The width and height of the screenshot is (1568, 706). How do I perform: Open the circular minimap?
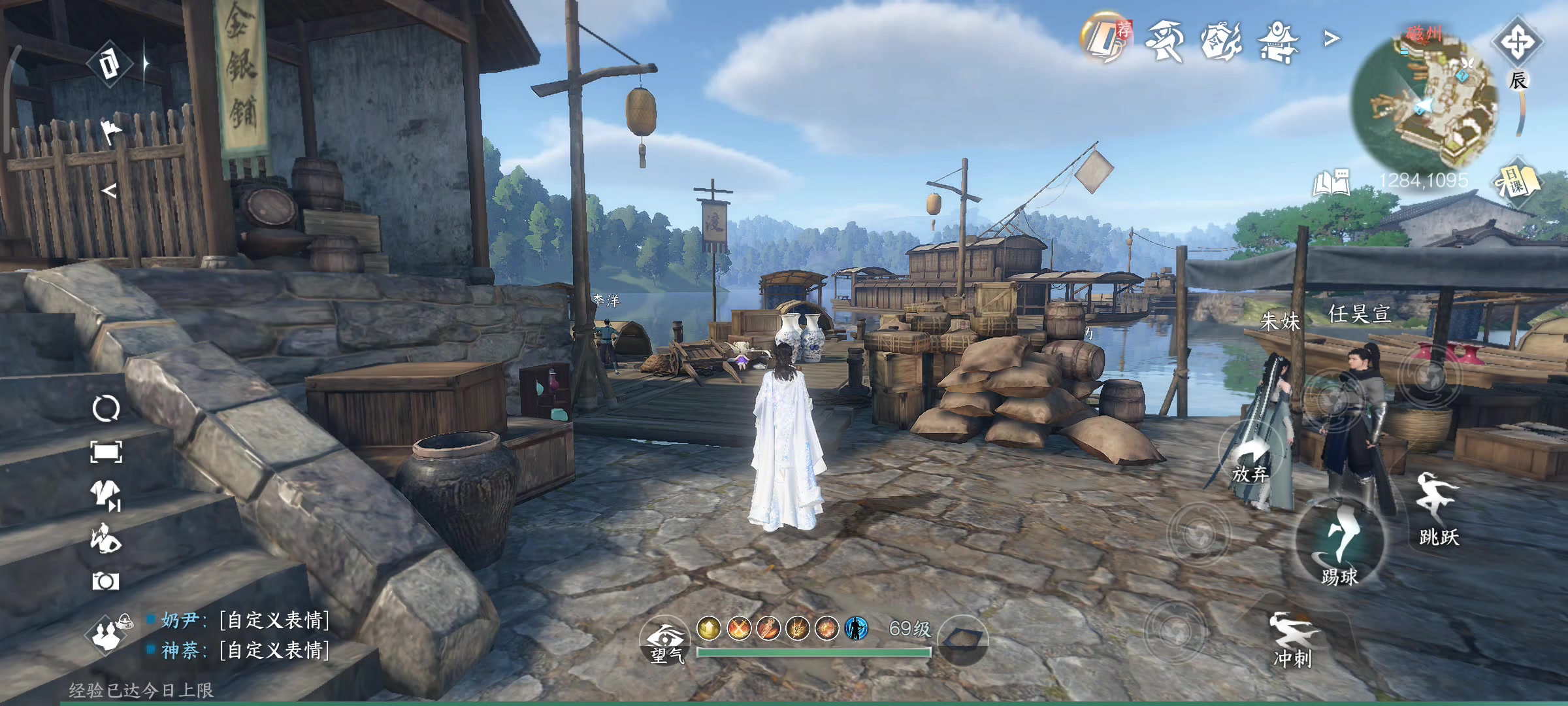pos(1424,98)
